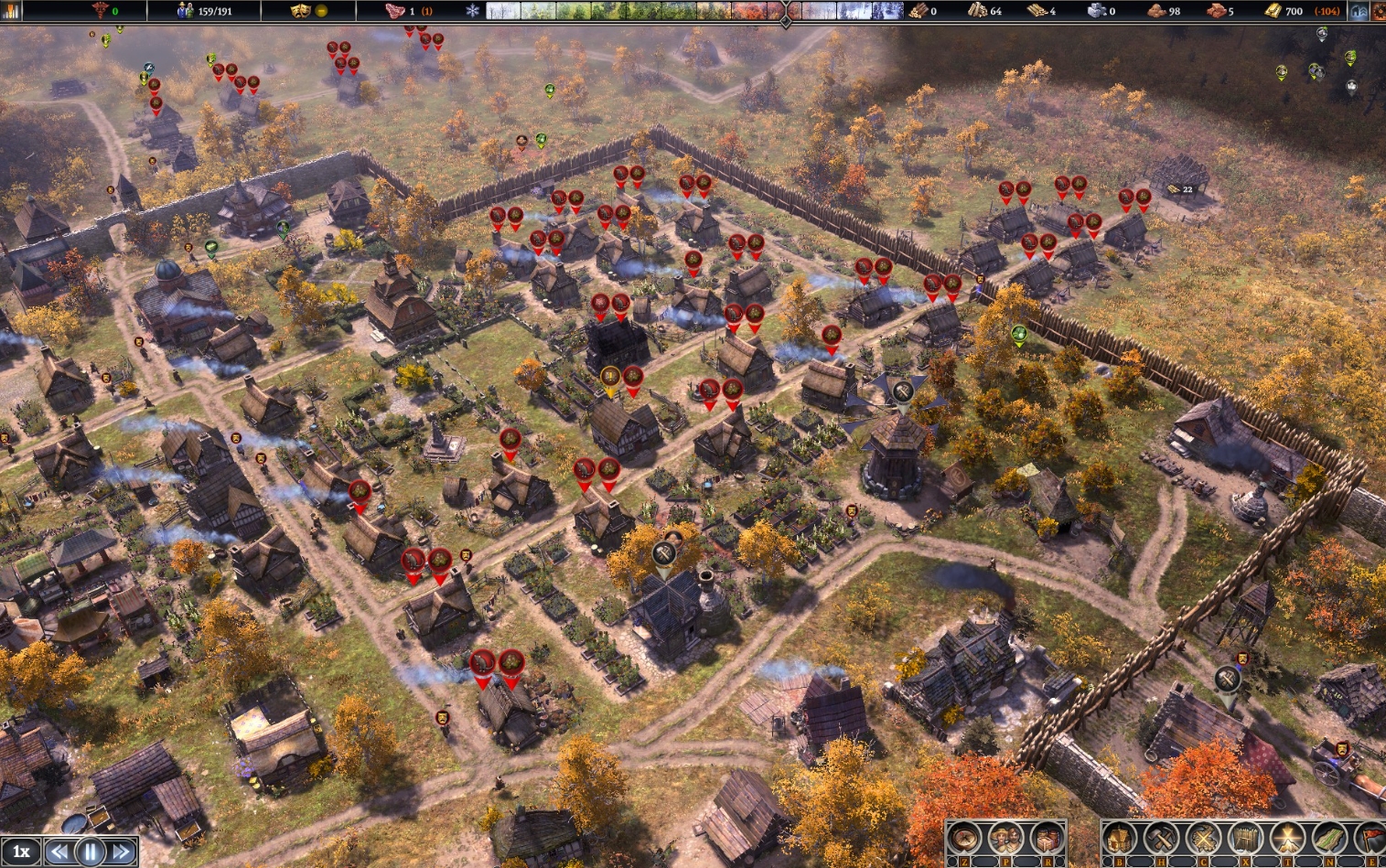Image resolution: width=1386 pixels, height=868 pixels.
Task: Activate the glowing mountain terrain tool
Action: pyautogui.click(x=1286, y=838)
